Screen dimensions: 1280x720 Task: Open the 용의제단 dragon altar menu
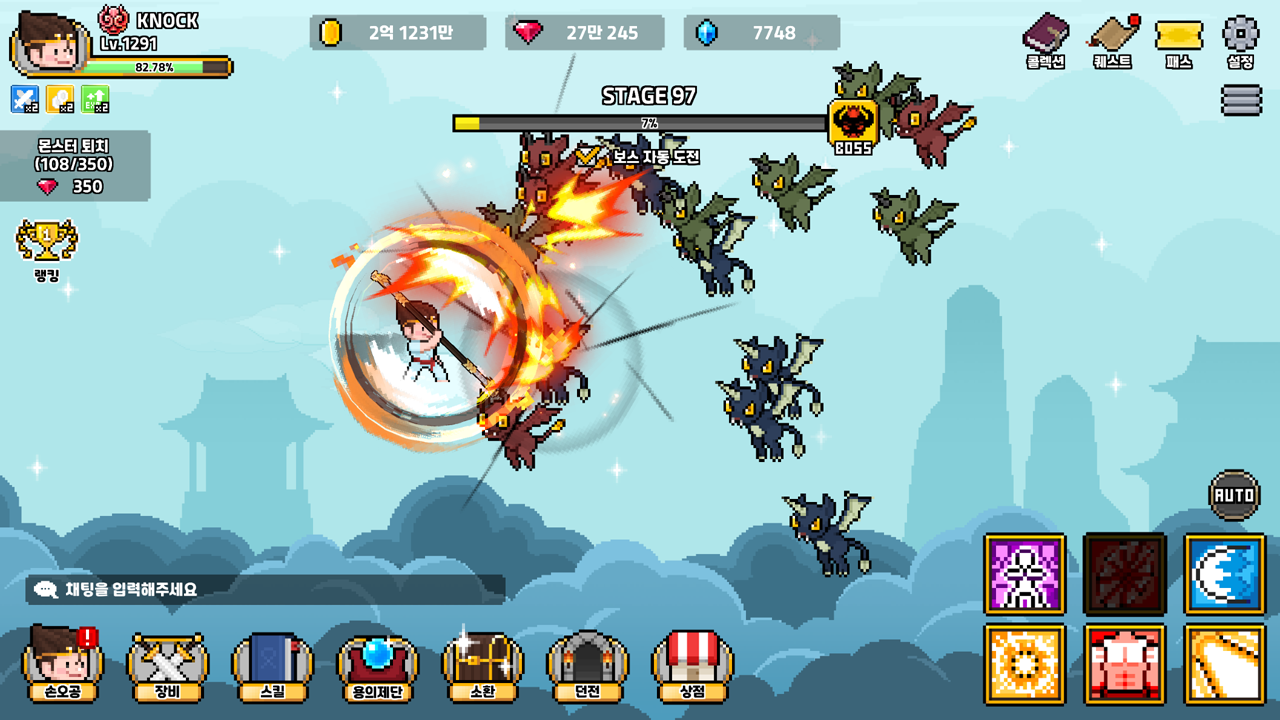point(377,665)
